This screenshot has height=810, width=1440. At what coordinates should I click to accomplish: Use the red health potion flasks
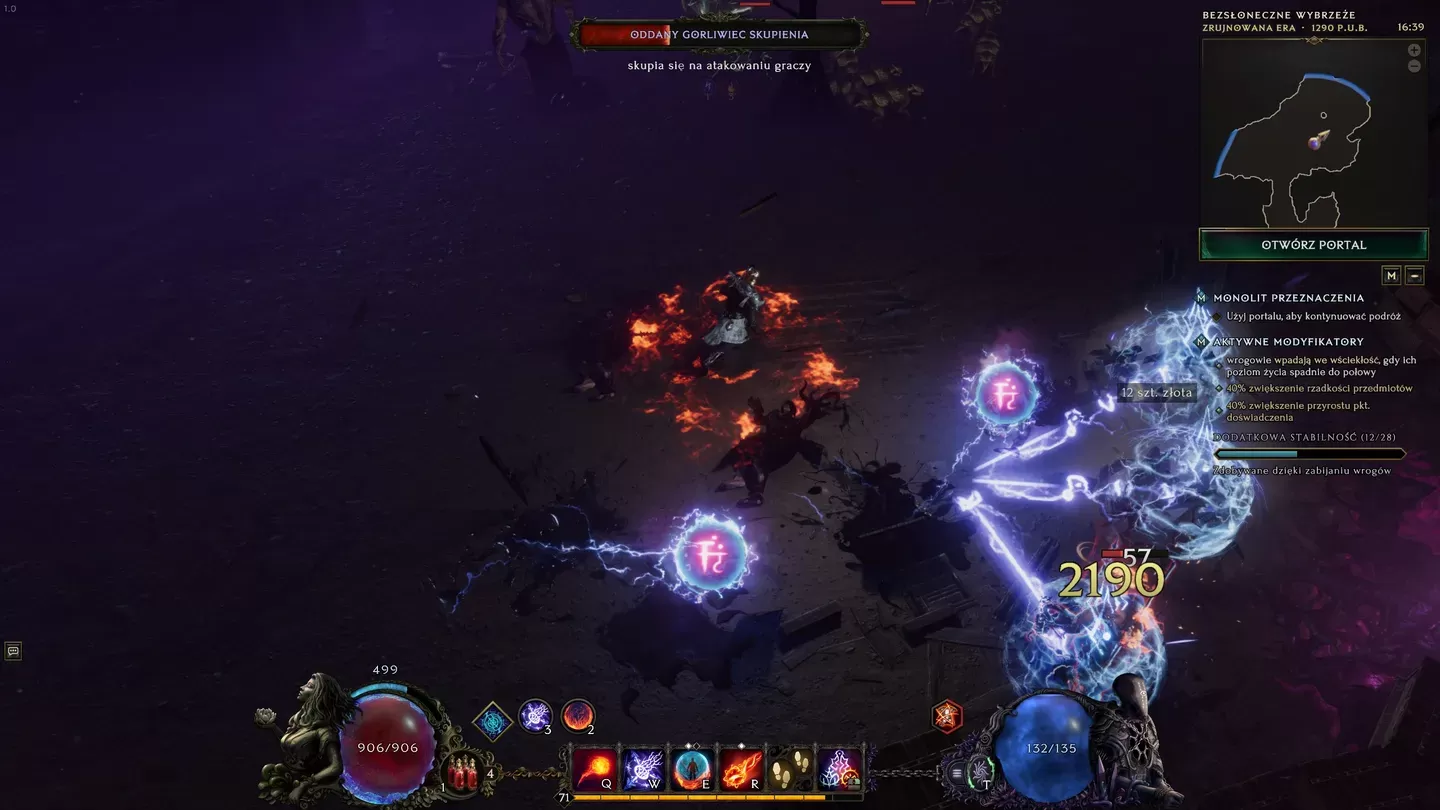[x=463, y=773]
